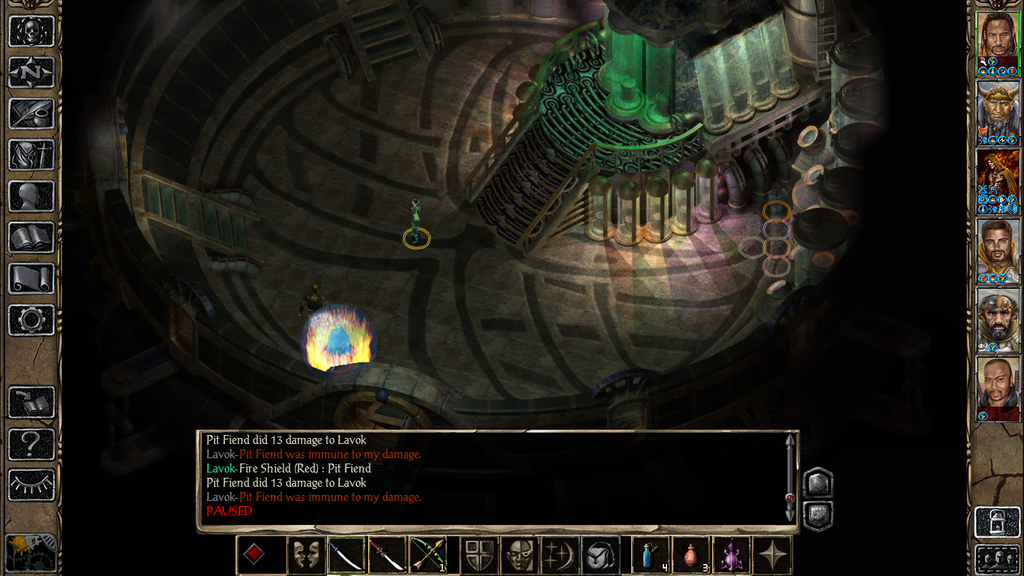
Task: Open the inventory screen button
Action: pos(31,155)
